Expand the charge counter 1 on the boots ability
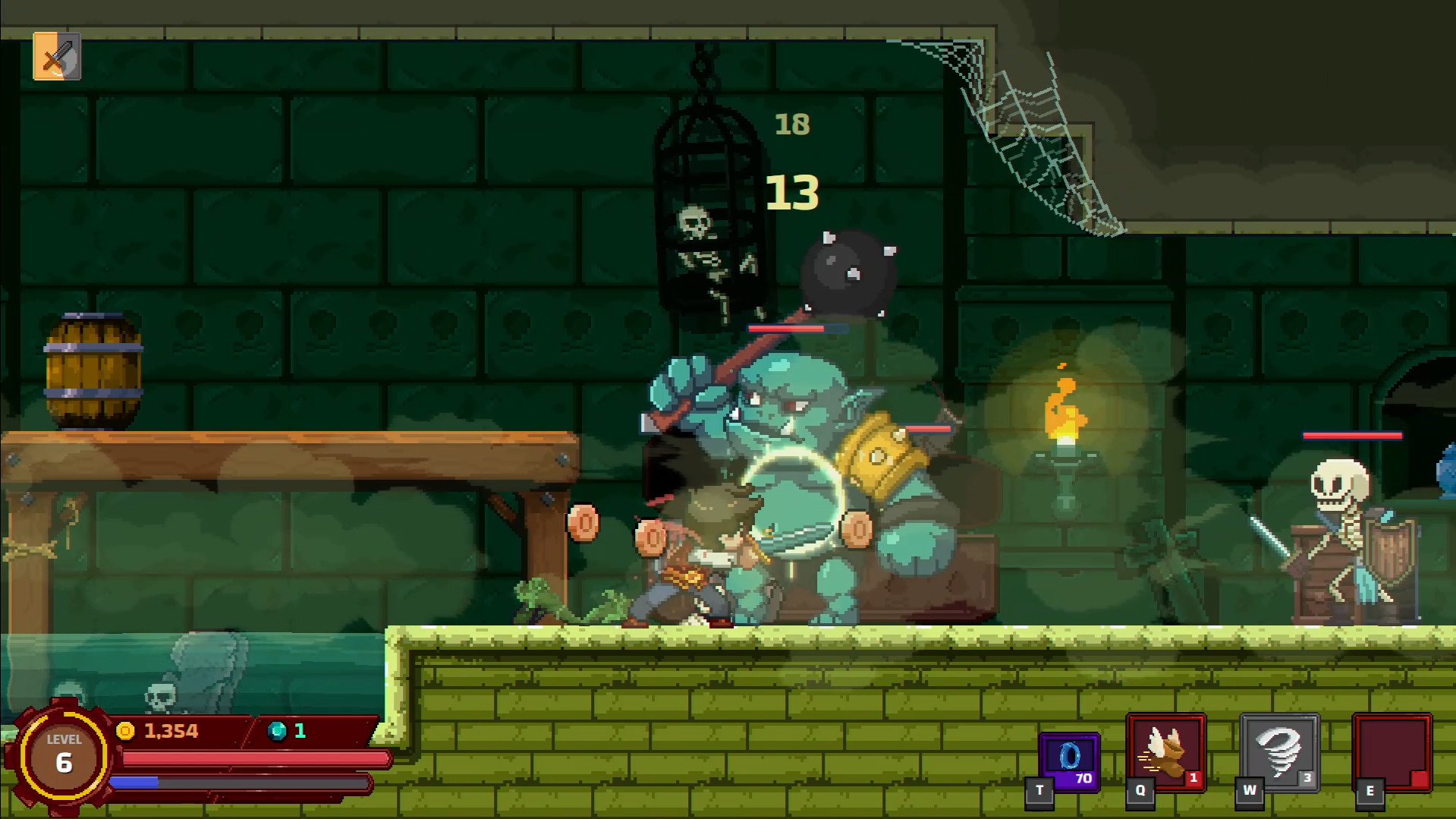Screen dimensions: 1456x819 click(1192, 778)
